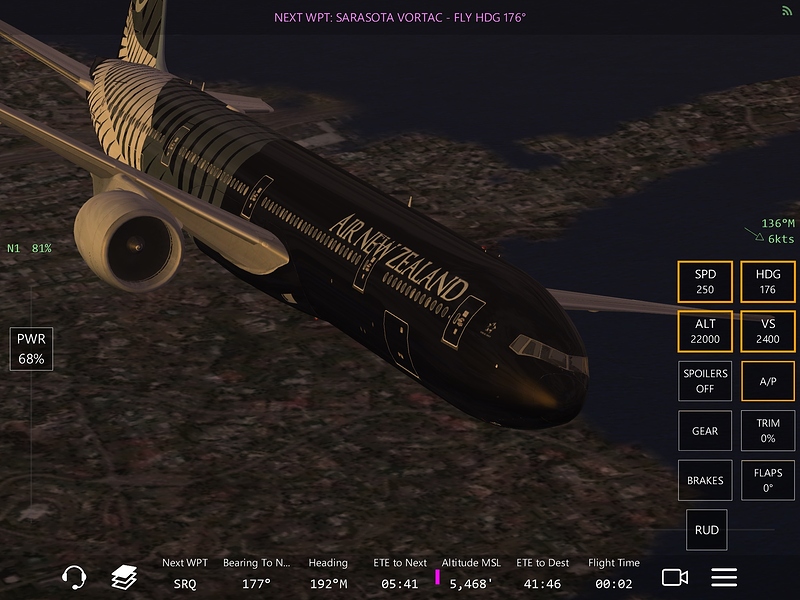
Task: Disengage the A/P autopilot button
Action: (768, 381)
